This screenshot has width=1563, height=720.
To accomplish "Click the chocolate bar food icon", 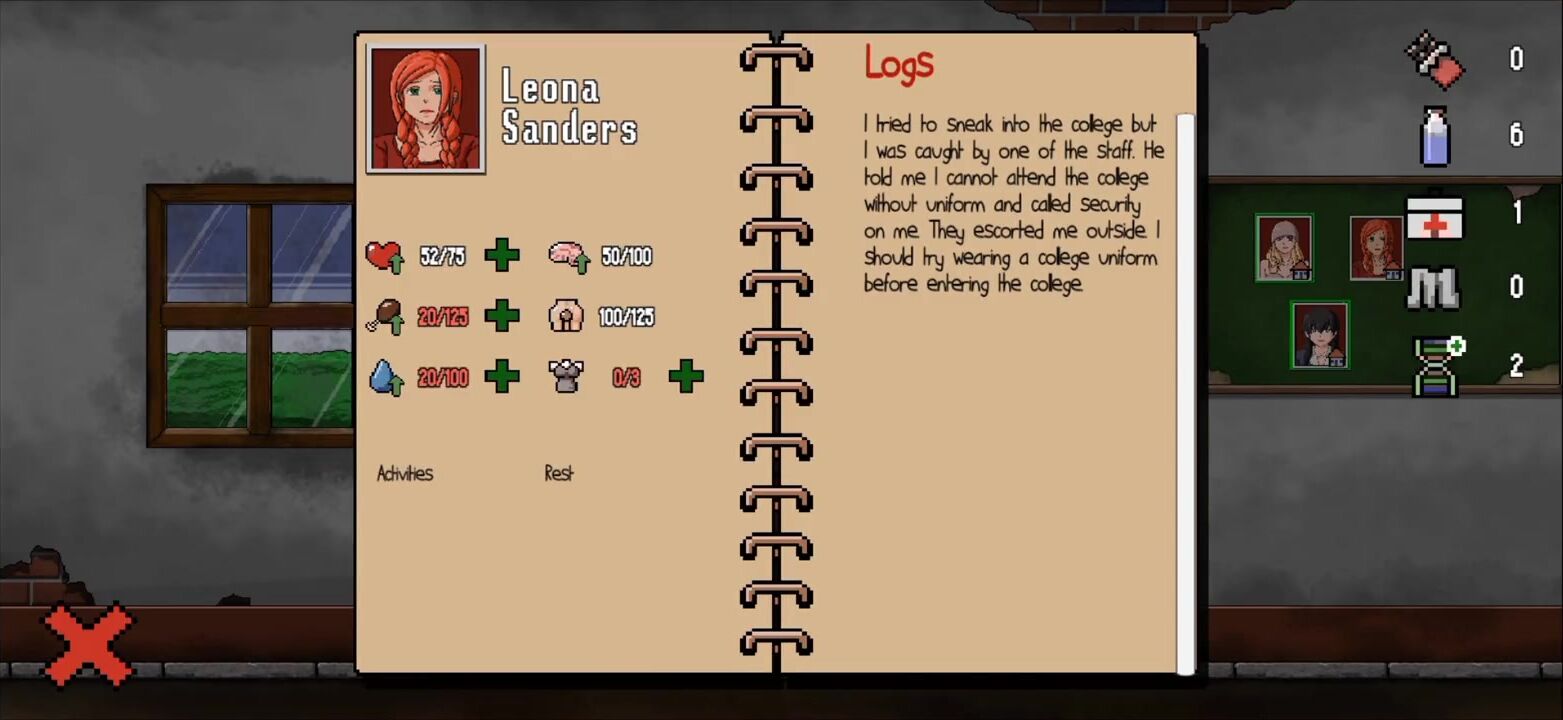I will point(1435,60).
